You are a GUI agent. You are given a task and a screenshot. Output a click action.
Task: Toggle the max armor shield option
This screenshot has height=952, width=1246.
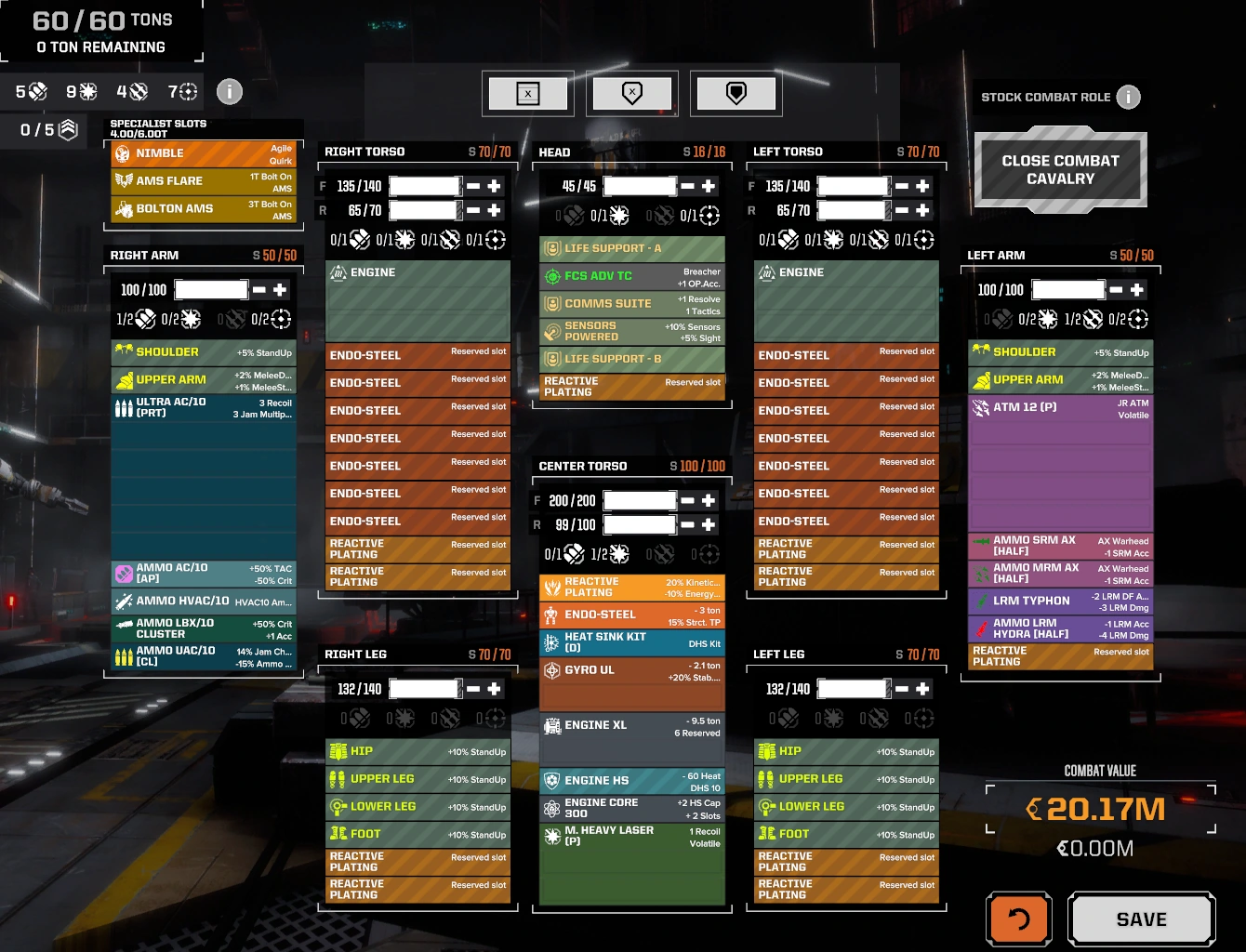[736, 93]
